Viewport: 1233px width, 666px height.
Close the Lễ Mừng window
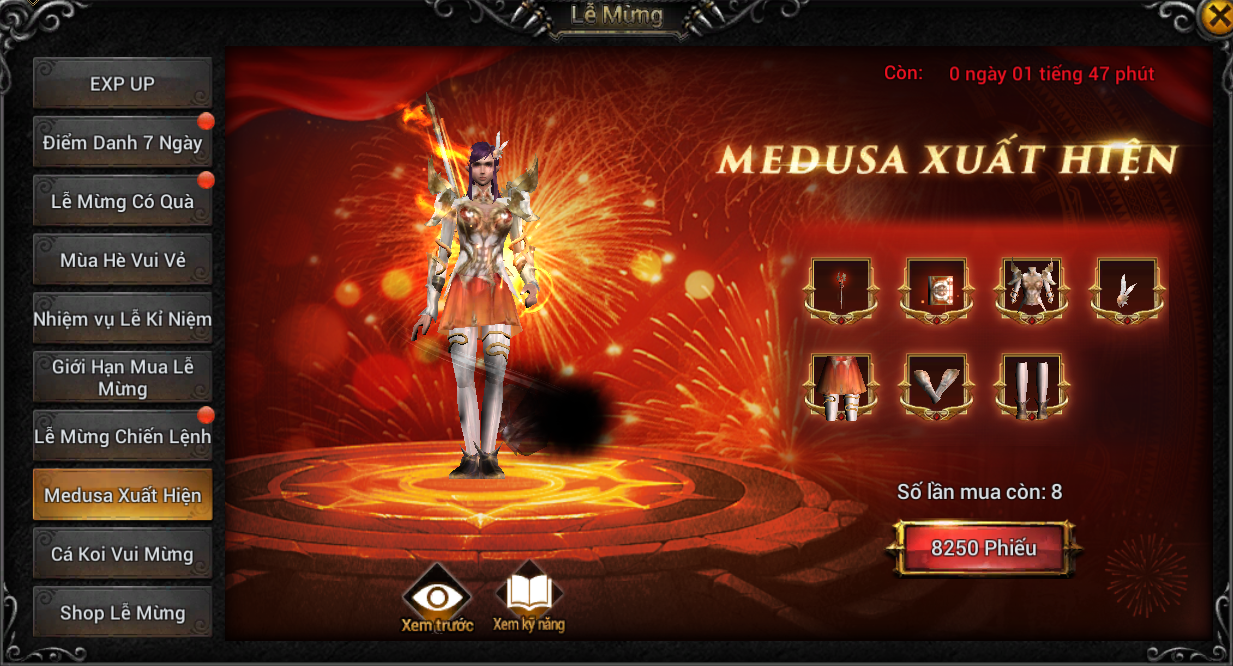point(1216,16)
